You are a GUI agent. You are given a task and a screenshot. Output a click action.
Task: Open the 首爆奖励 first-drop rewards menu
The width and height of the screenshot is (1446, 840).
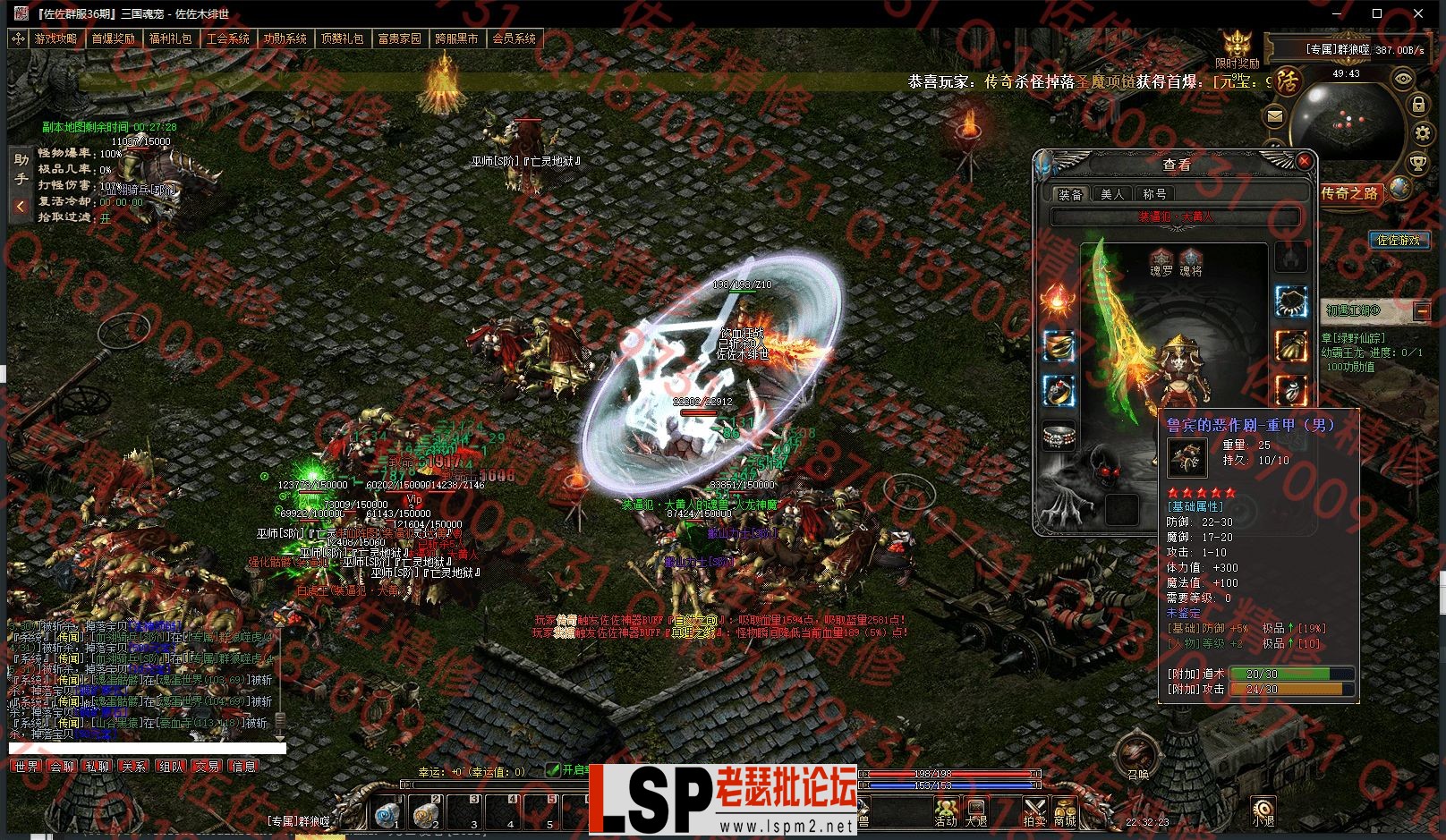pos(113,38)
